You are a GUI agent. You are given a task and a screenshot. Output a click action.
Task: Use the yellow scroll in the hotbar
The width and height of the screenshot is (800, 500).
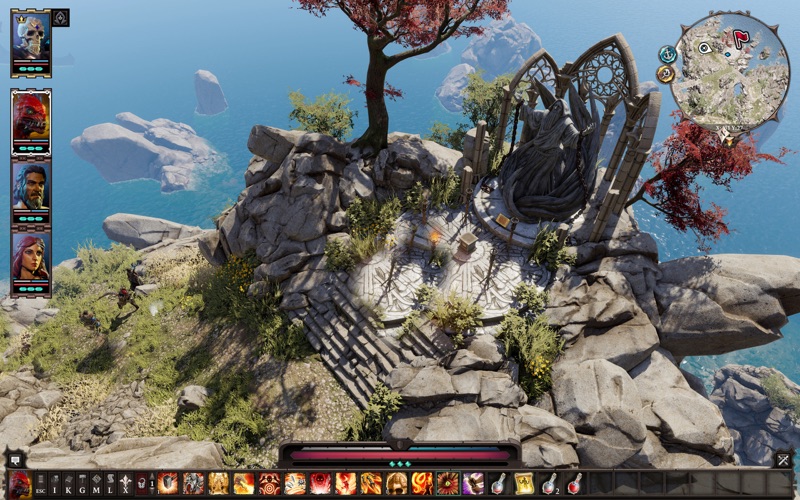[x=524, y=484]
